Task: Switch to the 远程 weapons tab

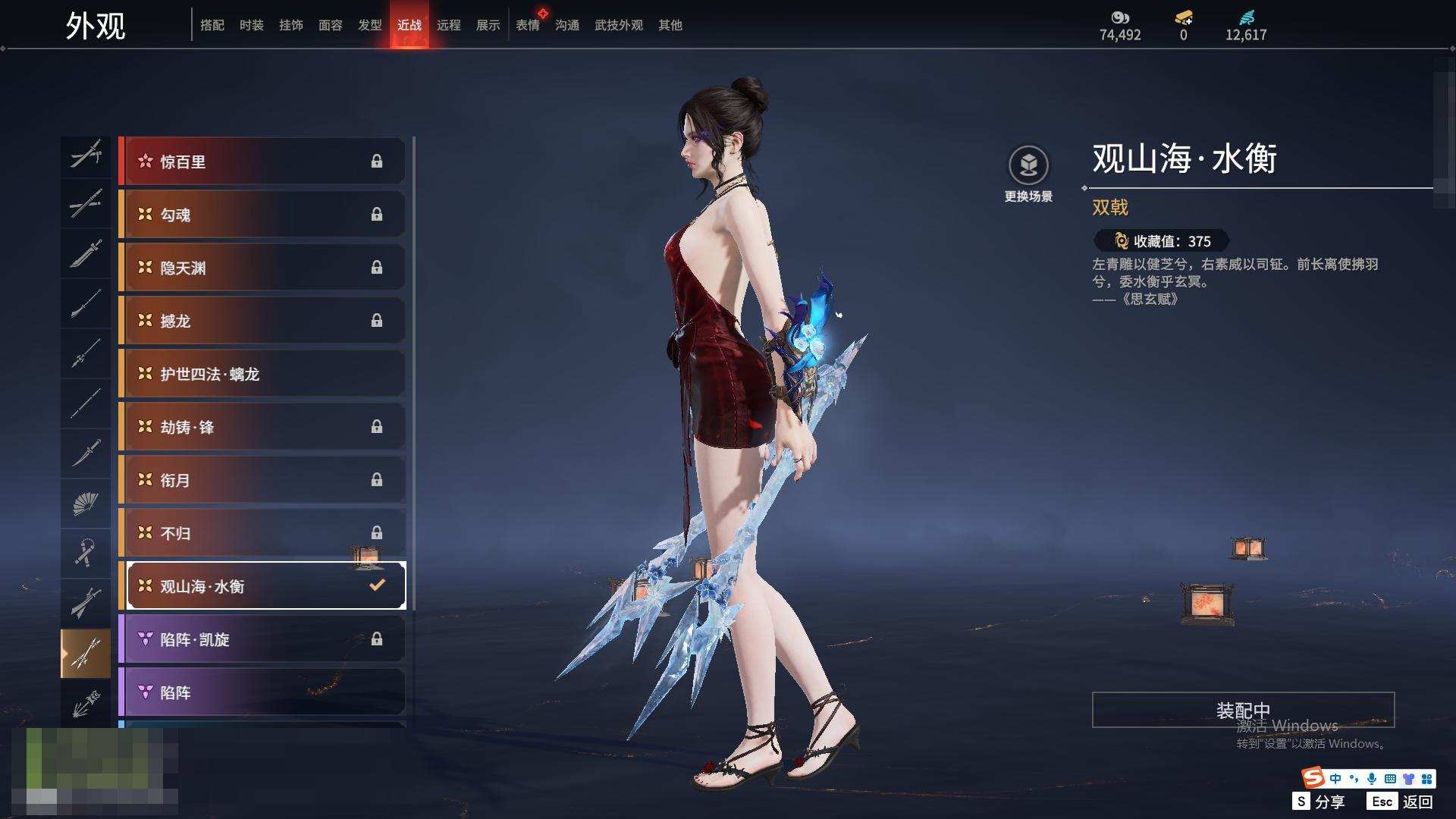Action: [x=448, y=25]
